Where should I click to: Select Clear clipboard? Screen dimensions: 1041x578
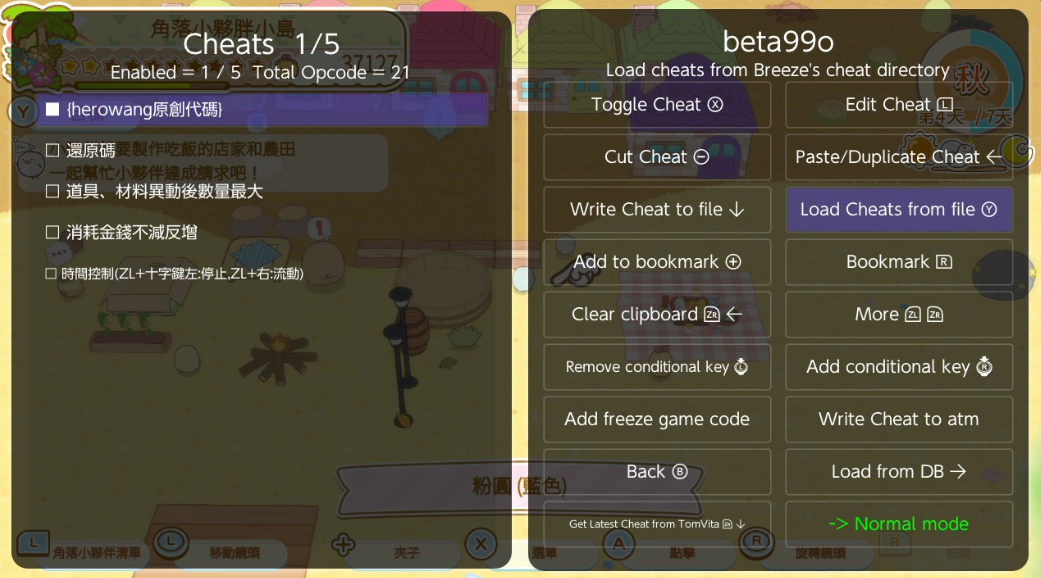pyautogui.click(x=657, y=314)
